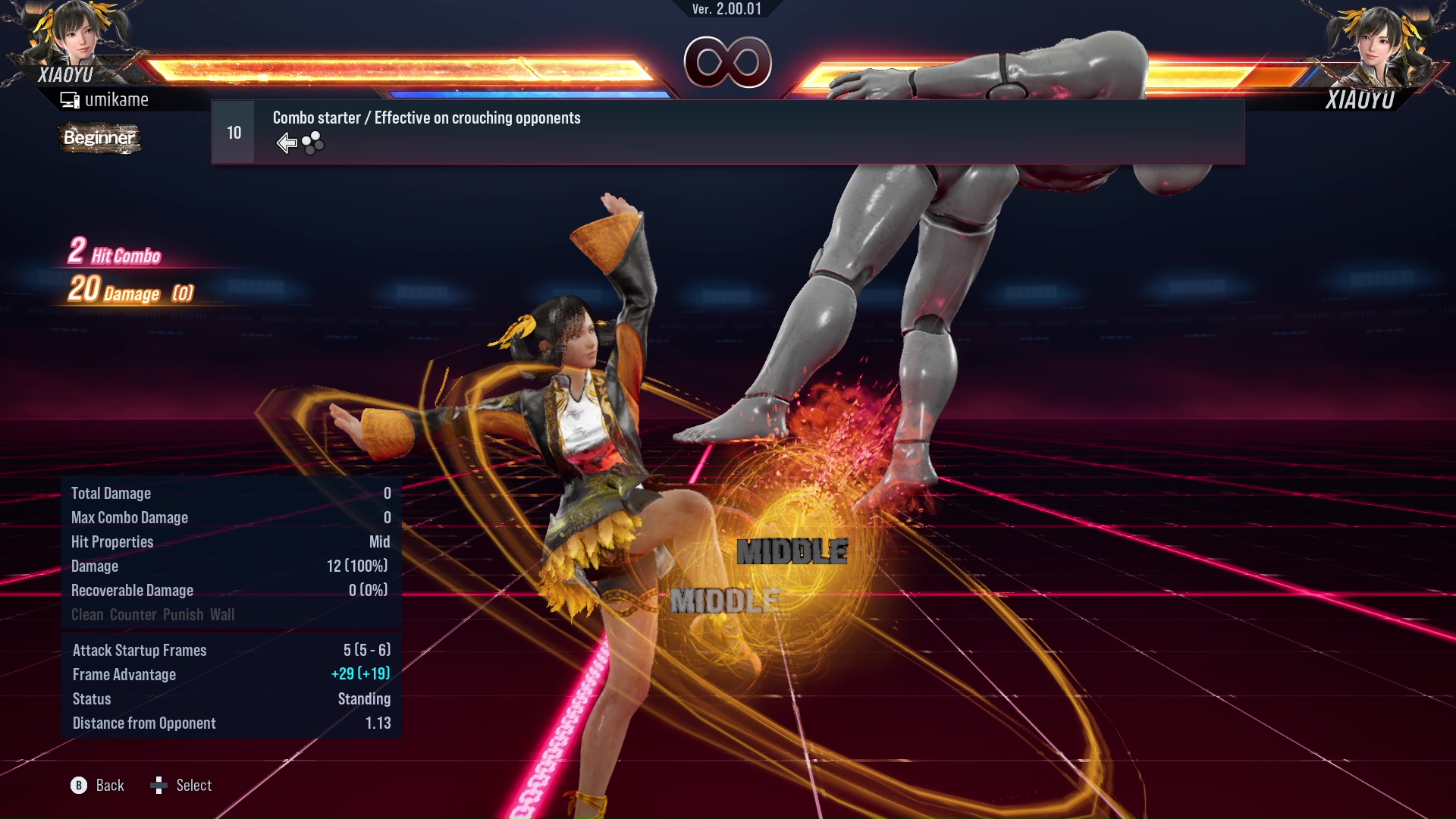Toggle the Clean hit indicator
1456x819 pixels.
pyautogui.click(x=86, y=614)
